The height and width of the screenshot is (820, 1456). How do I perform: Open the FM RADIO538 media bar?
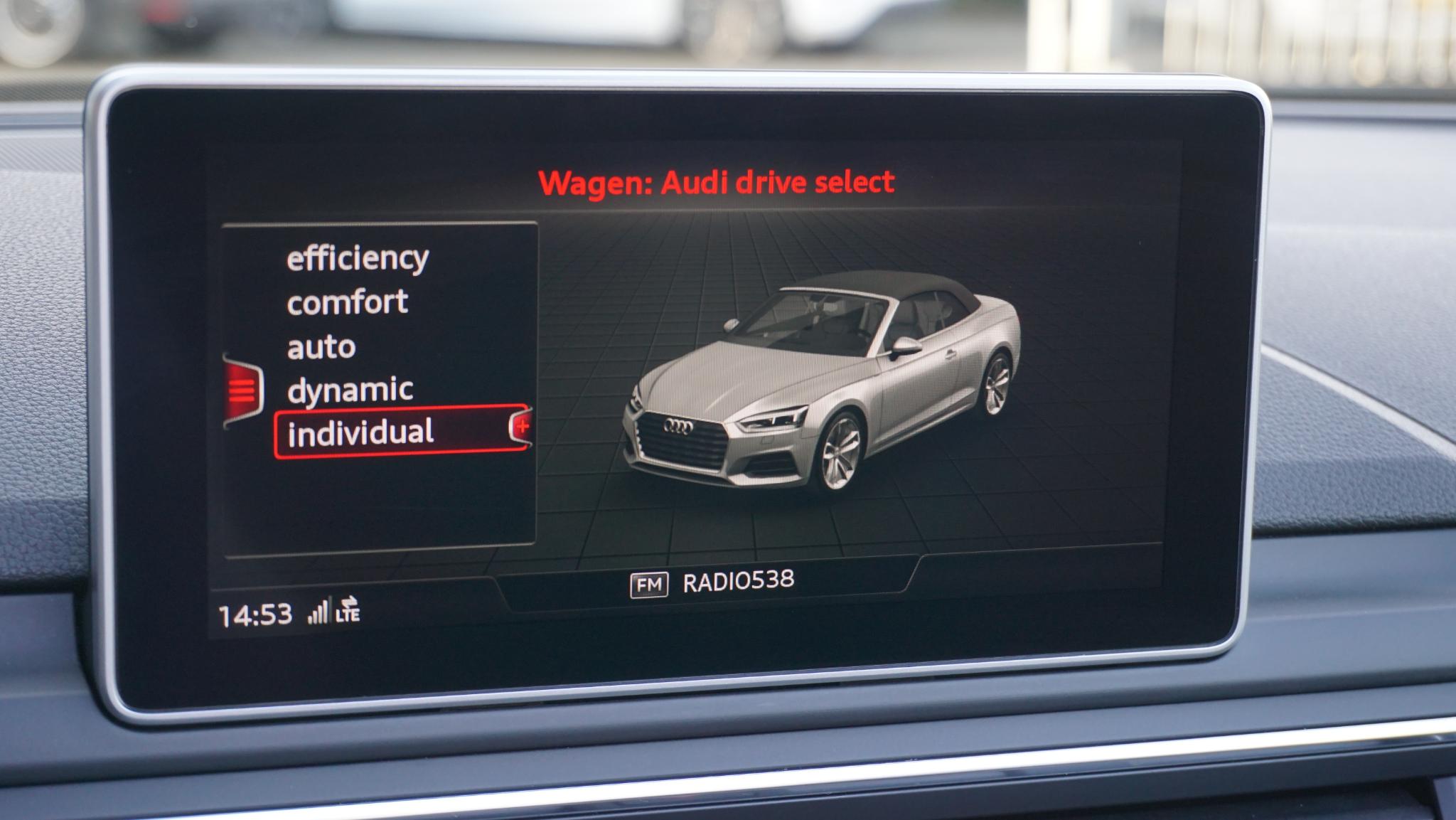tap(712, 583)
